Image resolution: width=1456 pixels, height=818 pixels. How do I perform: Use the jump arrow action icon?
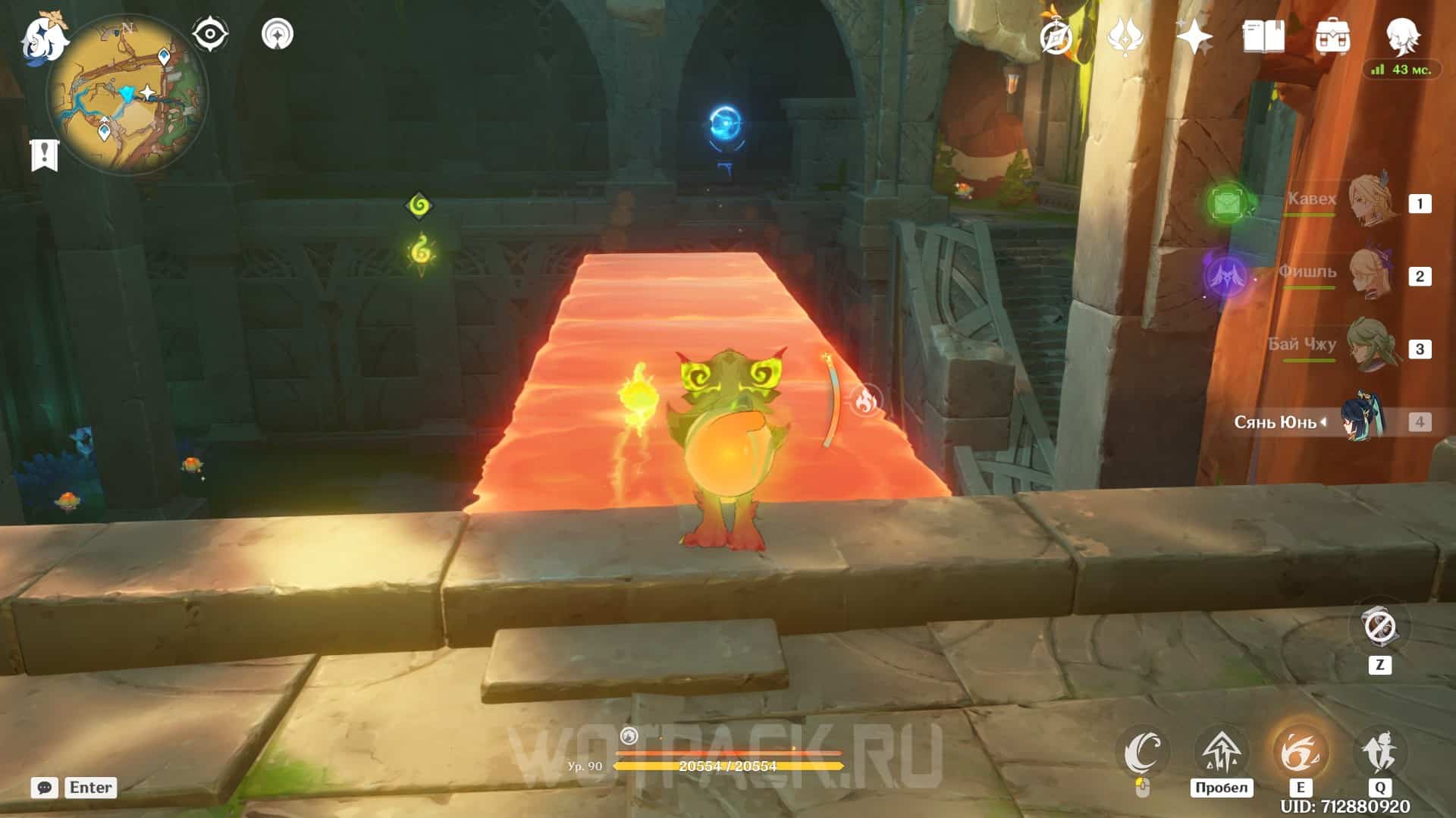1221,752
